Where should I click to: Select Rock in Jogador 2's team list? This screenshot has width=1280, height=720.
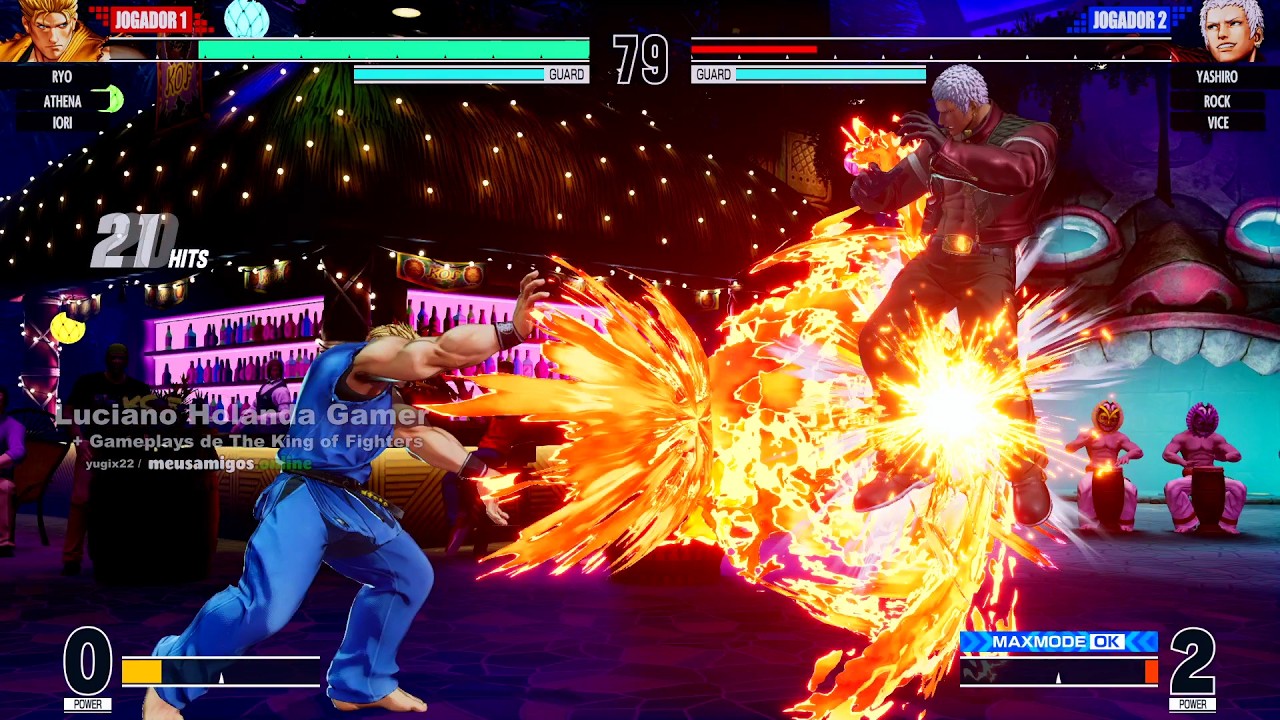pyautogui.click(x=1216, y=101)
